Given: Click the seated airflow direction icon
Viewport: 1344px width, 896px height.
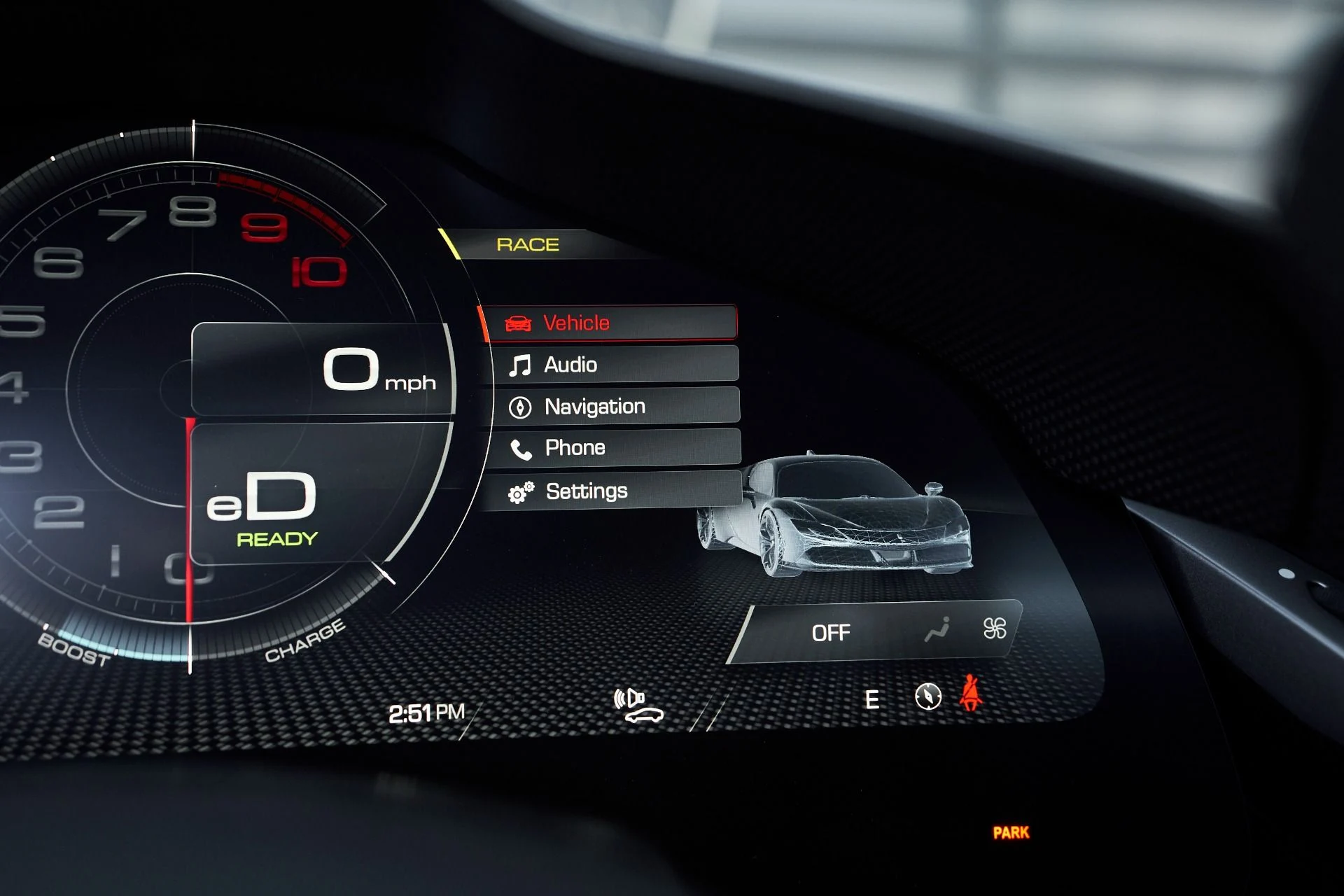Looking at the screenshot, I should point(938,629).
